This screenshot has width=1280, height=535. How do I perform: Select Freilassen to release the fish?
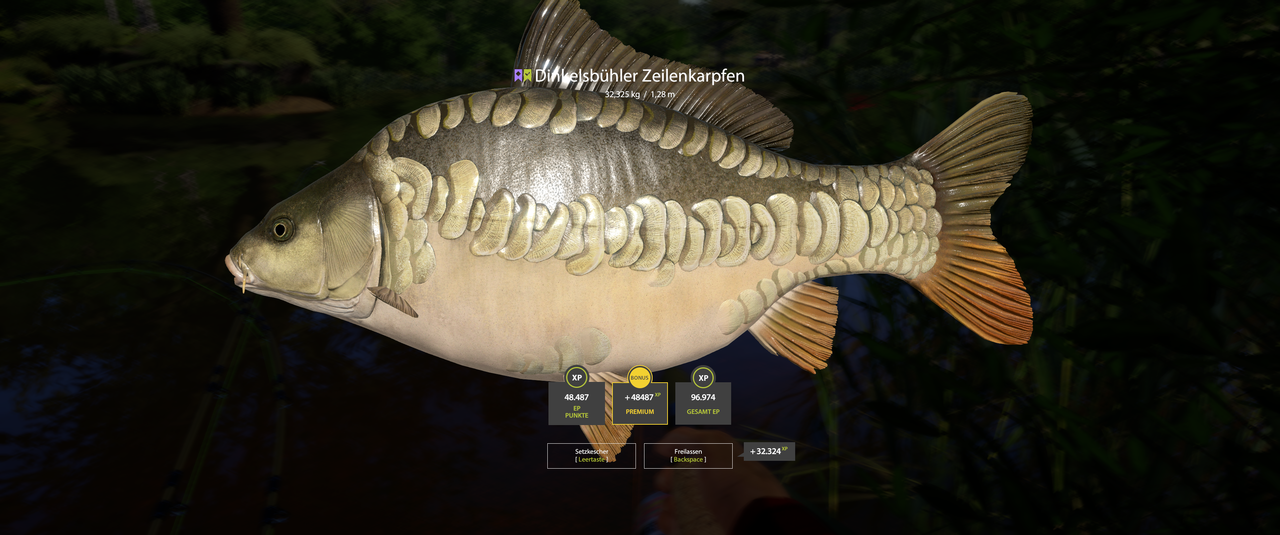(x=688, y=456)
